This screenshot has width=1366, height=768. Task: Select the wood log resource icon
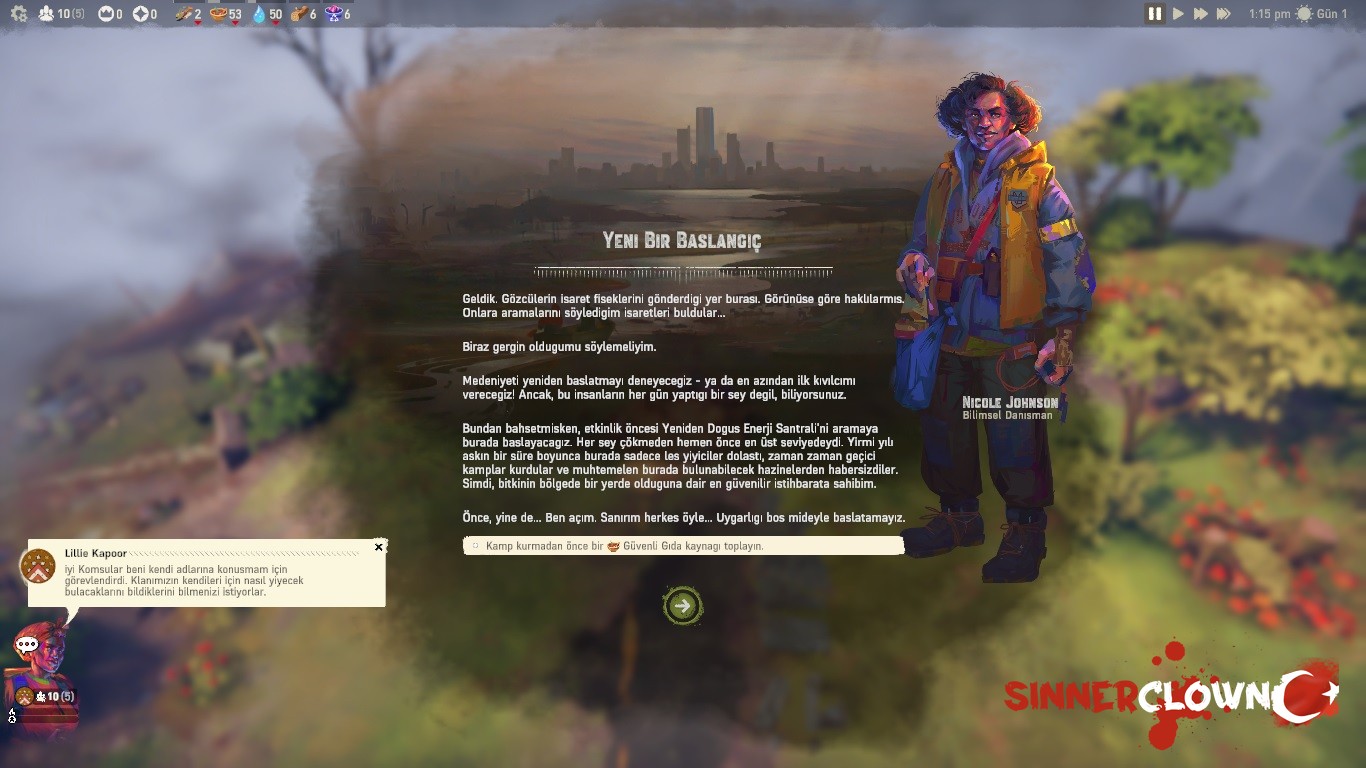298,14
